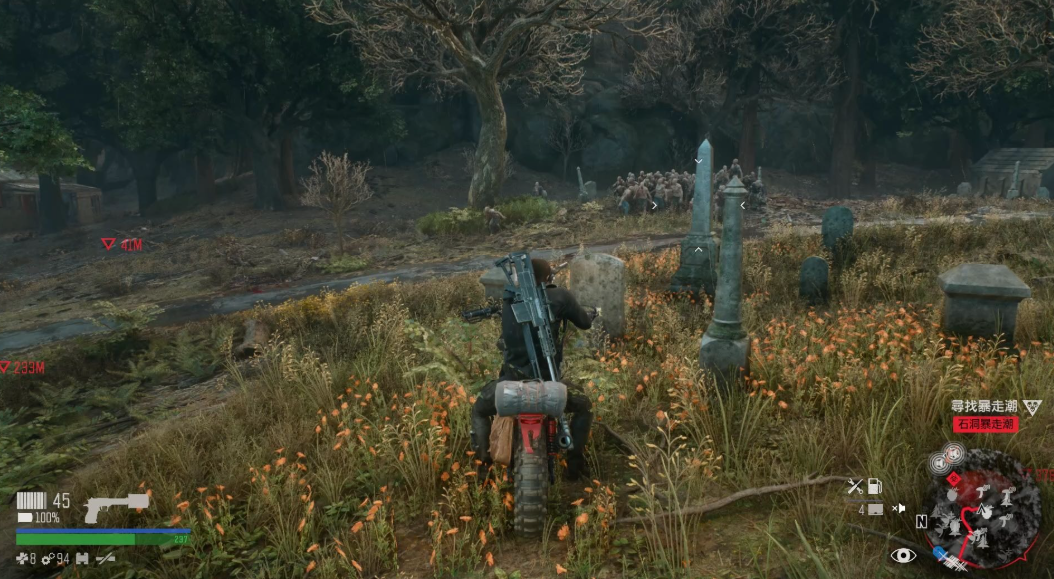Open the 尋找暴走潮 objective tracker
1054x579 pixels.
tap(981, 407)
